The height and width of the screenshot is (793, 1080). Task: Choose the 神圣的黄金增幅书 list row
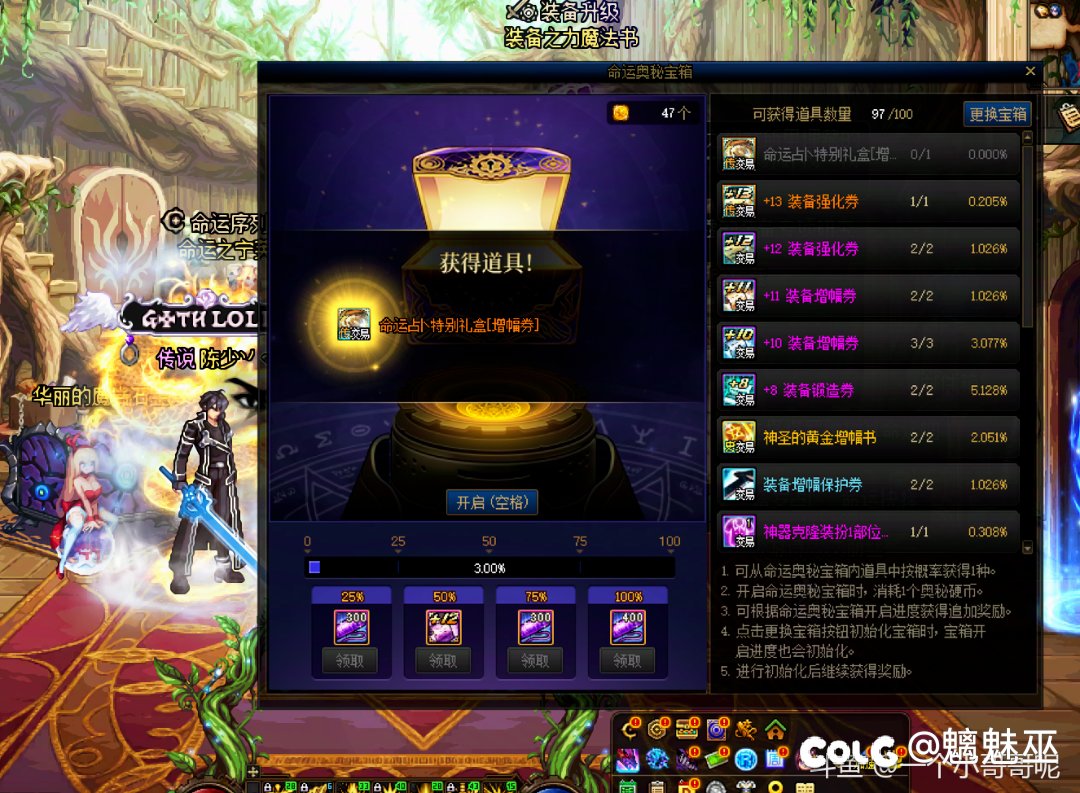click(869, 437)
